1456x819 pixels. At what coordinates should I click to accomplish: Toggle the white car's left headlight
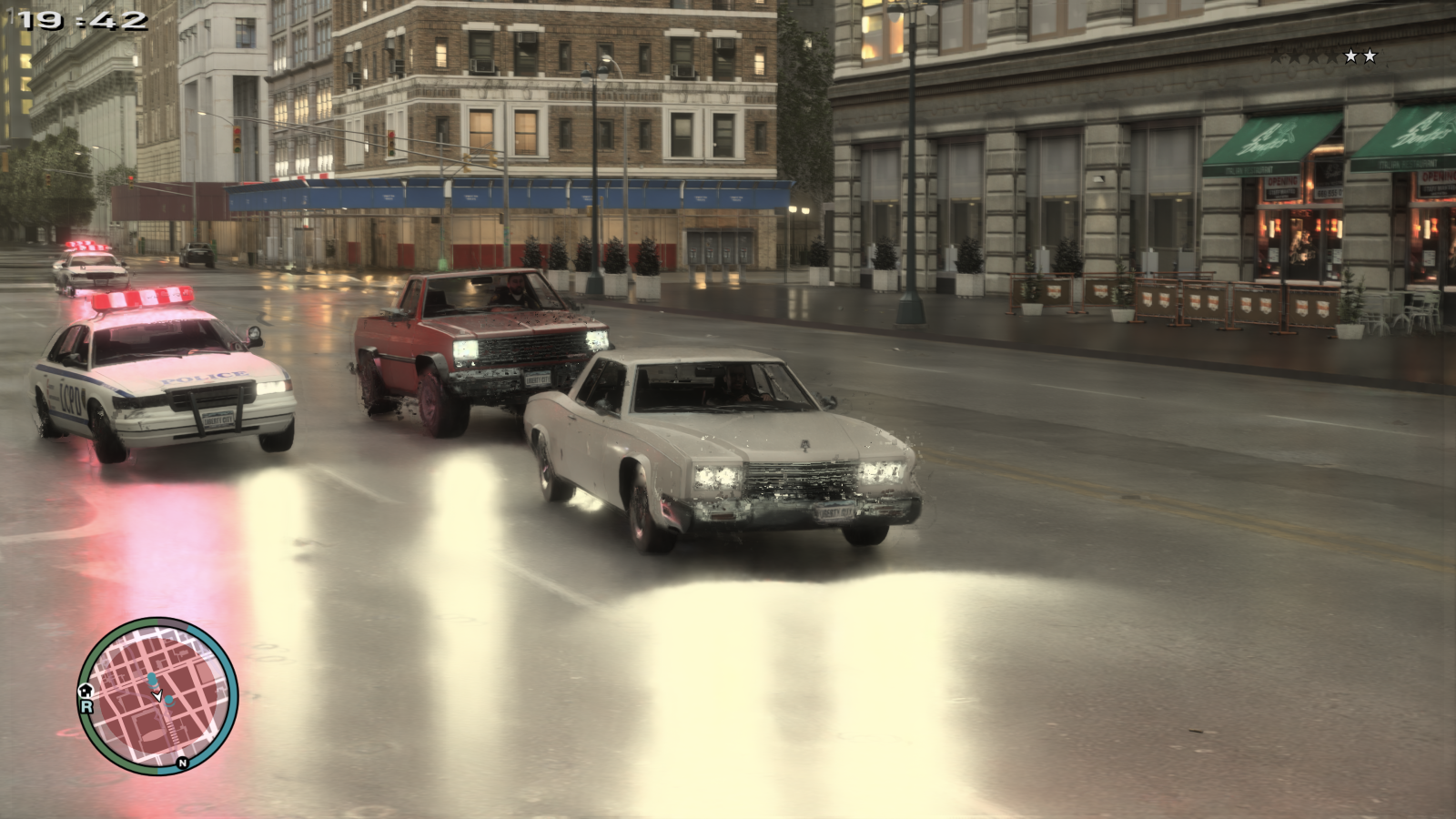point(714,473)
